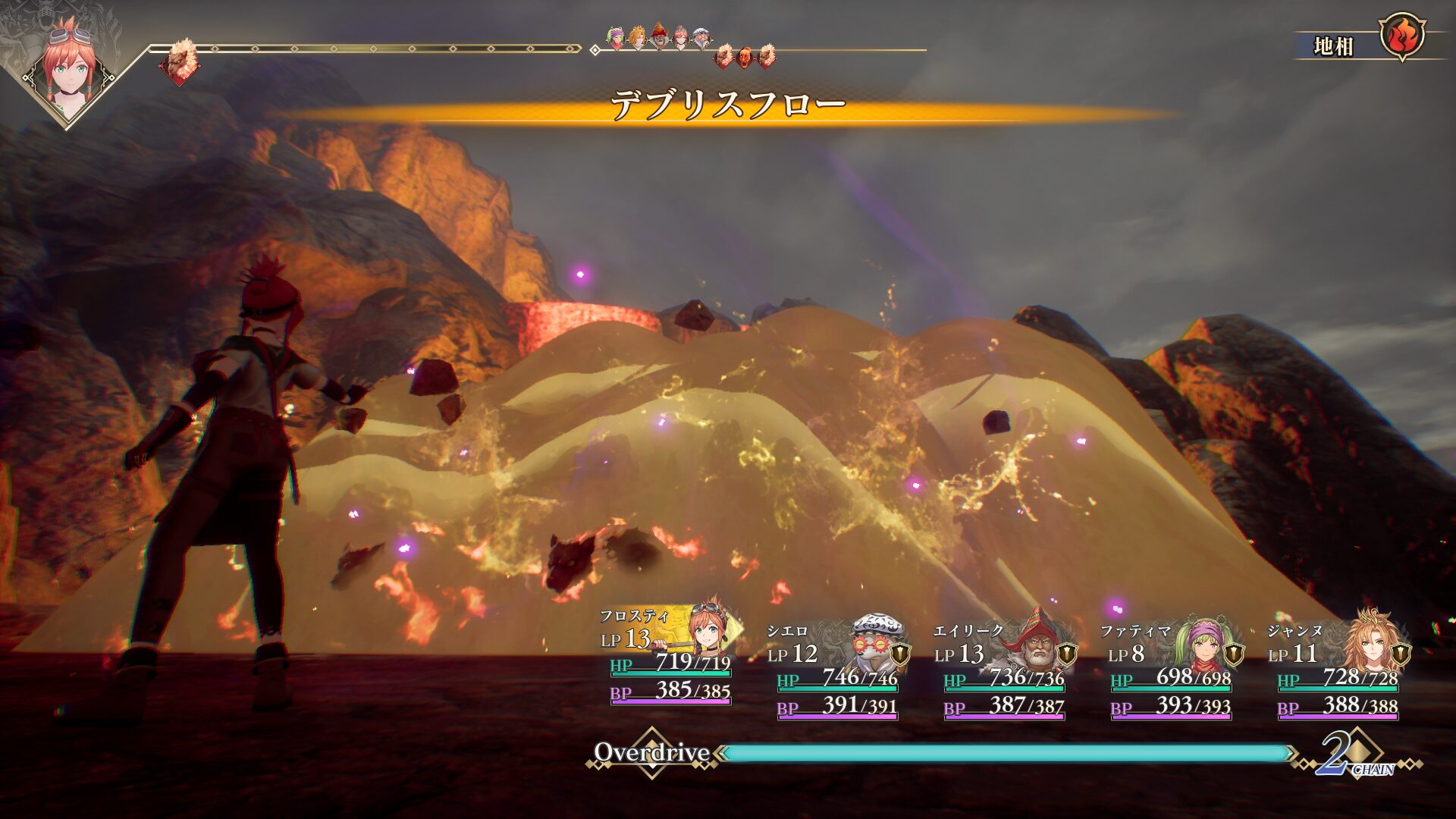Click the enemy icon beside the active portrait
This screenshot has height=819, width=1456.
tap(180, 60)
